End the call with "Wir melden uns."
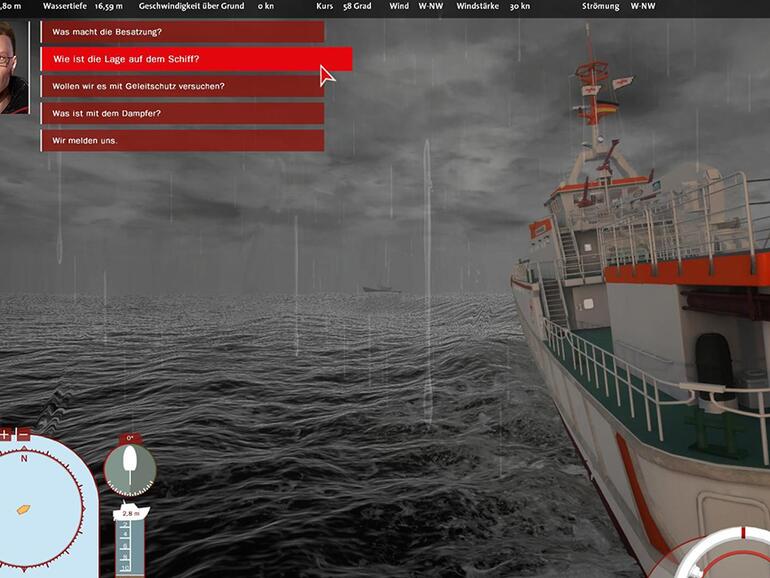The image size is (770, 578). tap(182, 140)
